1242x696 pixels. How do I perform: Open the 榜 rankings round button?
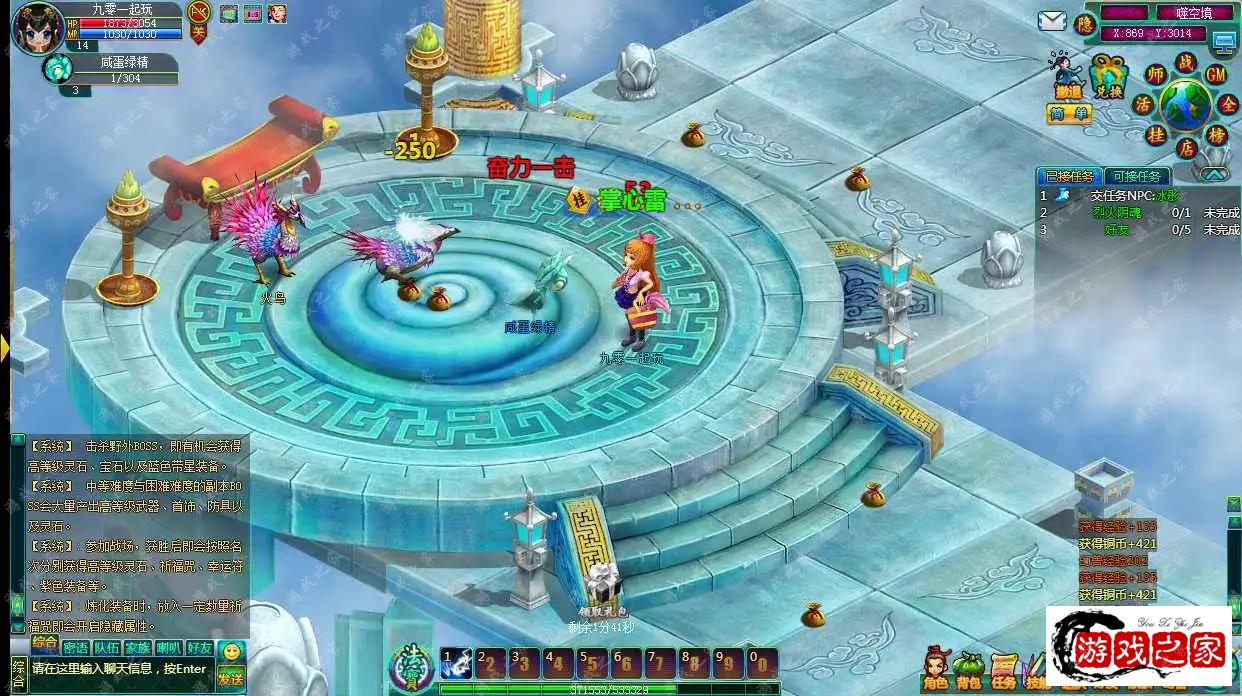1217,136
